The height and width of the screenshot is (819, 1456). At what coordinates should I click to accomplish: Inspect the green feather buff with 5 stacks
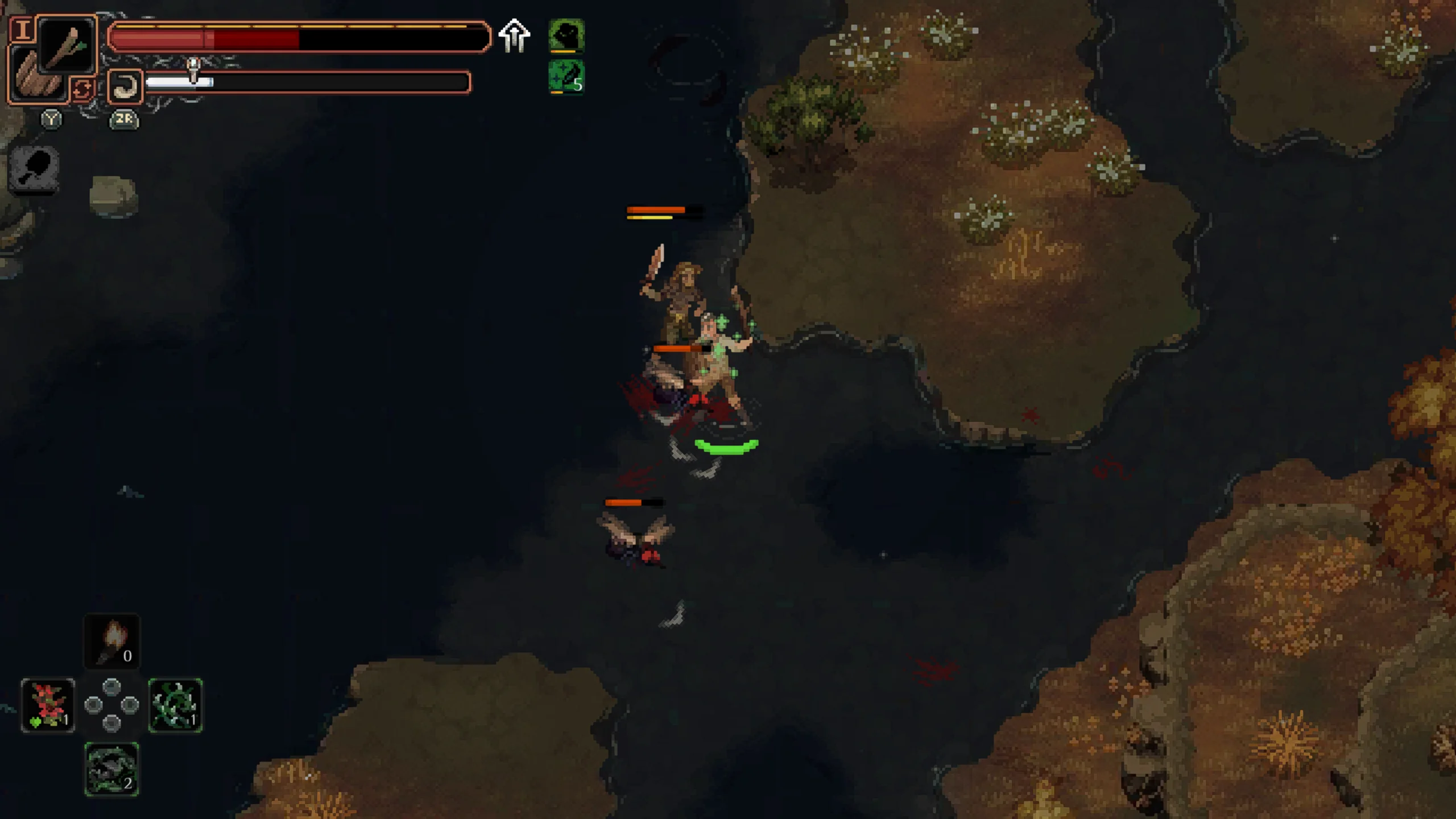tap(566, 77)
